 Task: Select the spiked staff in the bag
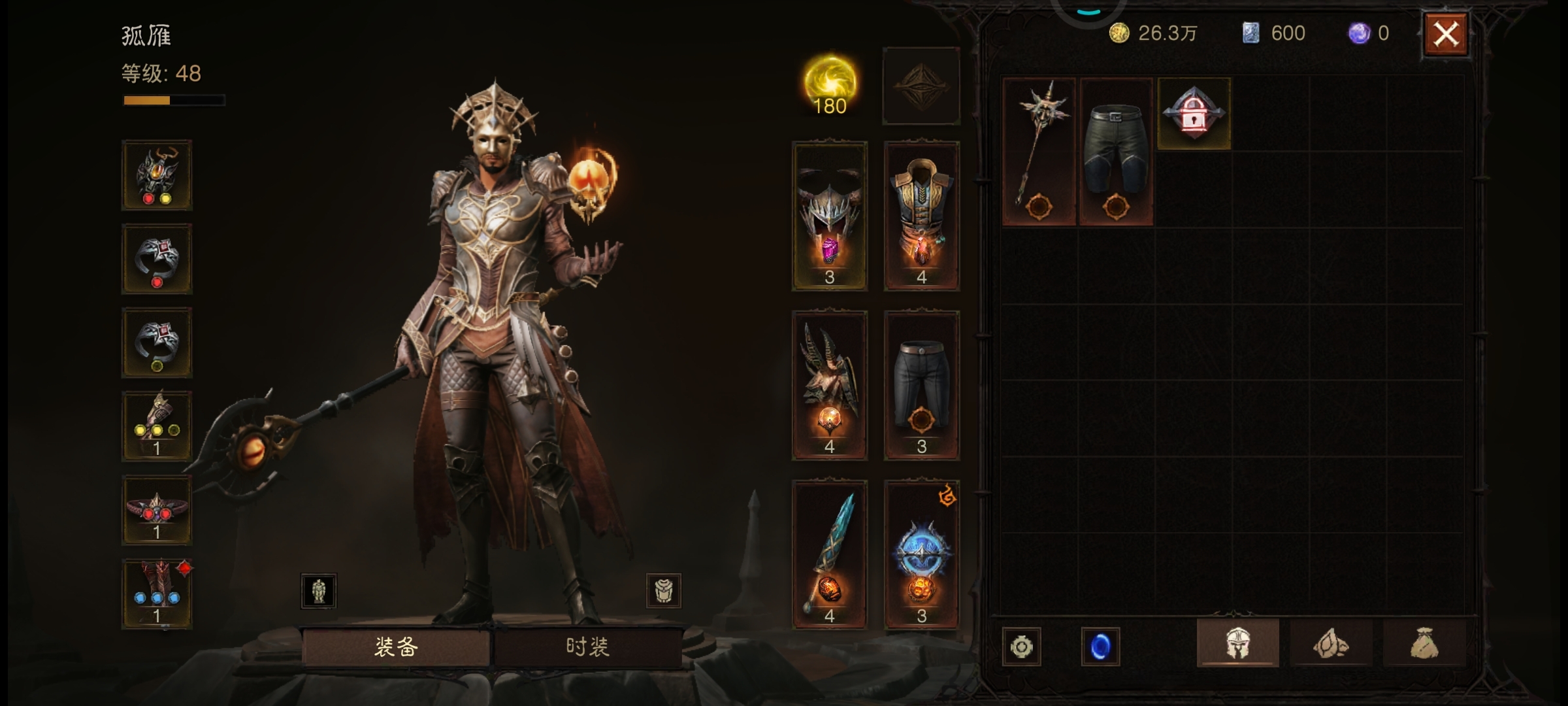[x=1039, y=152]
